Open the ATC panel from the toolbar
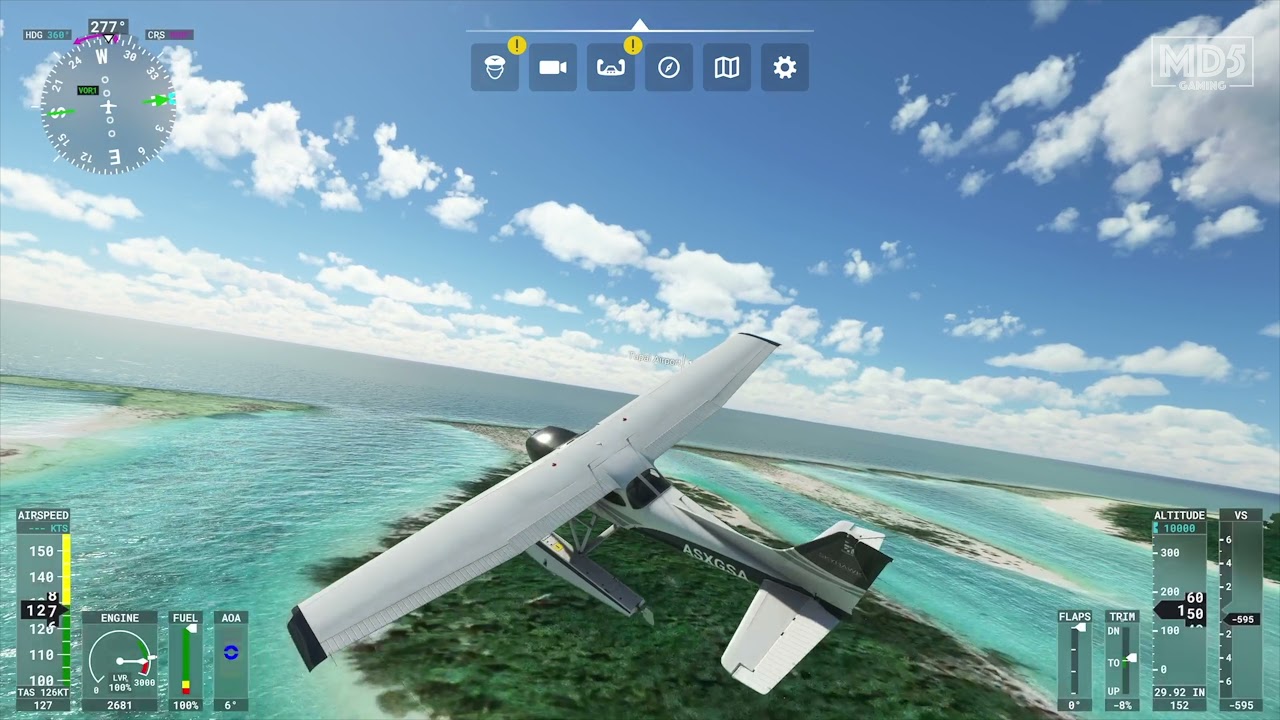1280x720 pixels. tap(494, 67)
